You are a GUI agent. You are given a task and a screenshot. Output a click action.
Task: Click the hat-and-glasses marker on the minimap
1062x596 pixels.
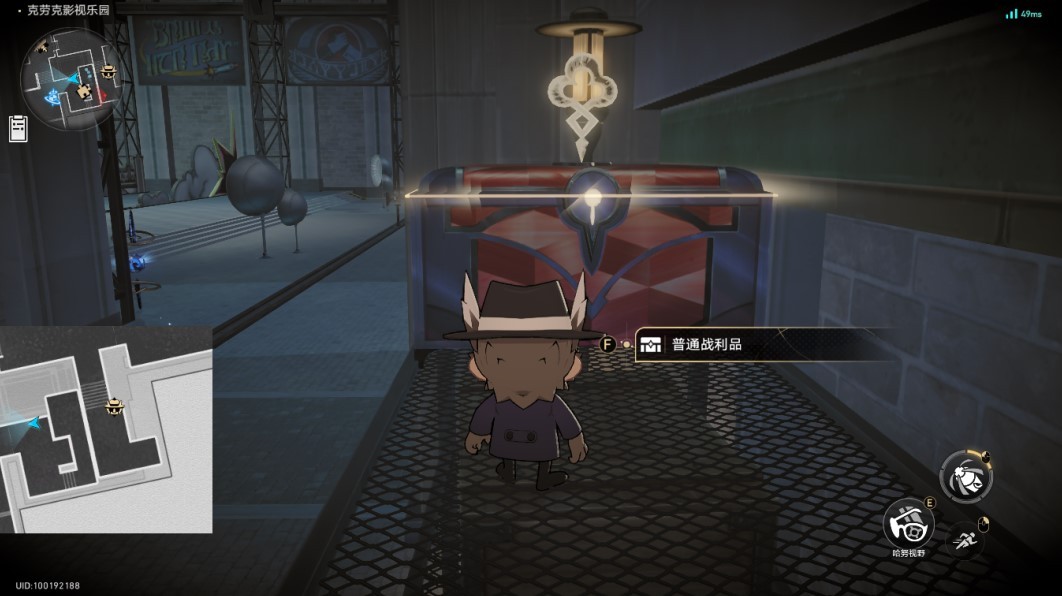coord(108,70)
